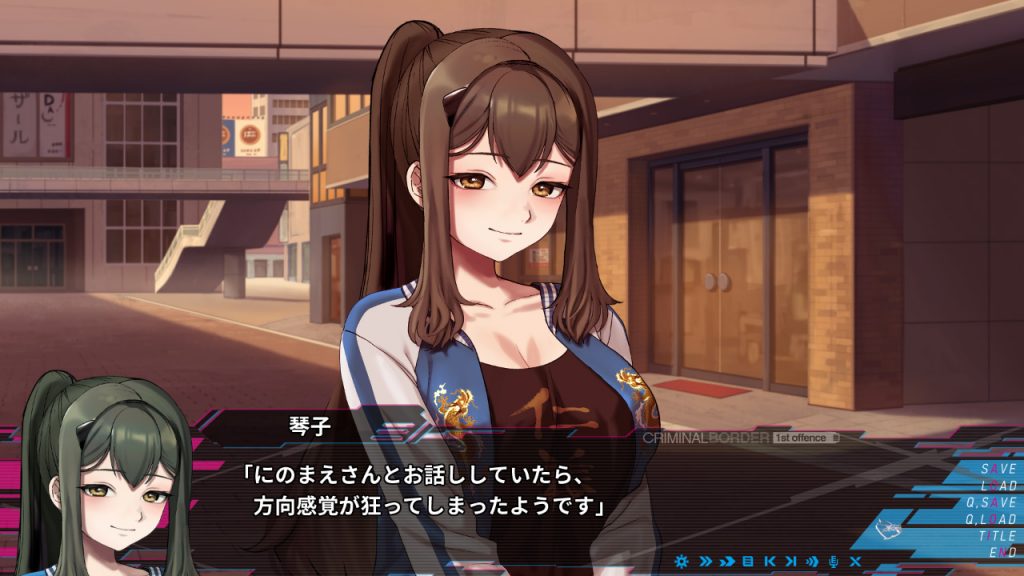Quick save with Q.SAVE
The image size is (1024, 576).
click(991, 502)
